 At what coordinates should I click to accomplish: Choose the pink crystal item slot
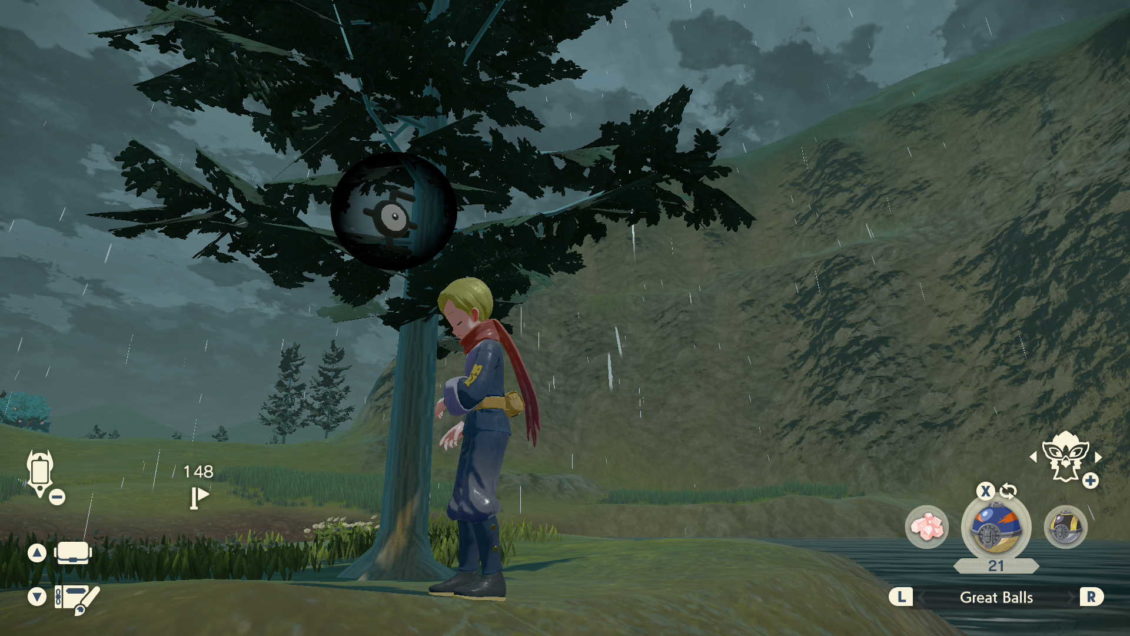[927, 527]
